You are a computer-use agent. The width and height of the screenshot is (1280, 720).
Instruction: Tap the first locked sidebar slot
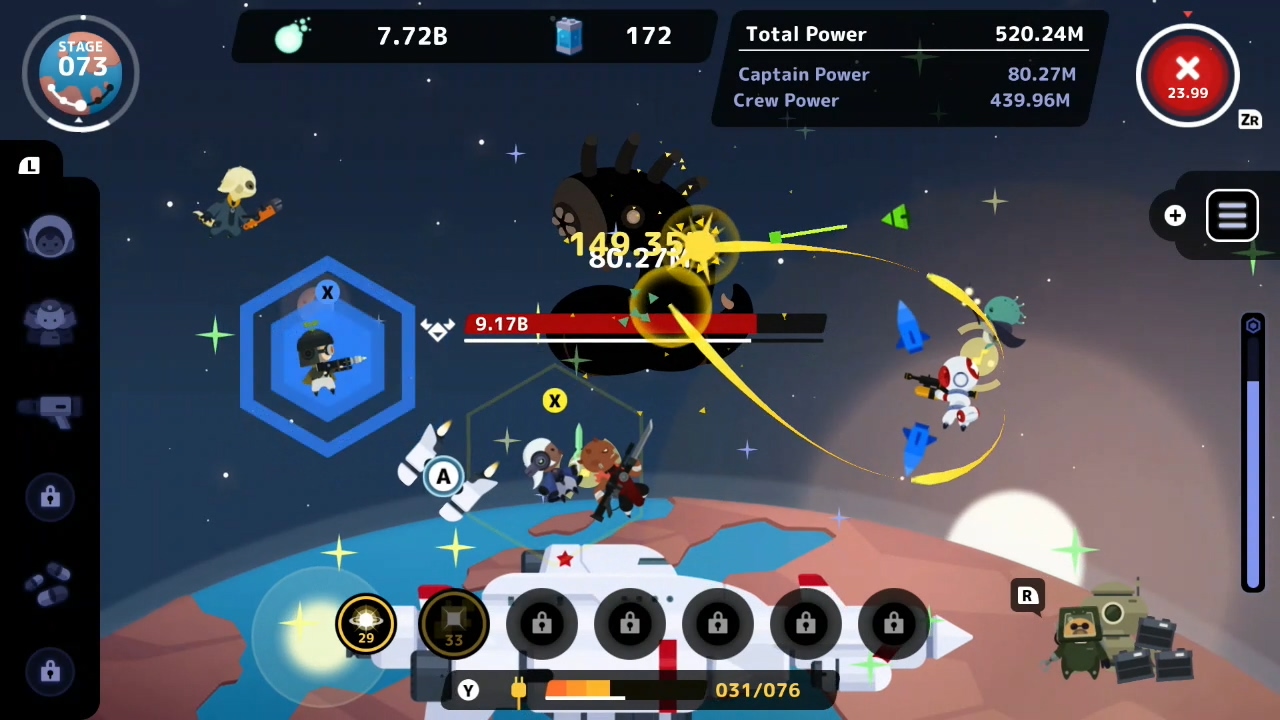click(50, 497)
